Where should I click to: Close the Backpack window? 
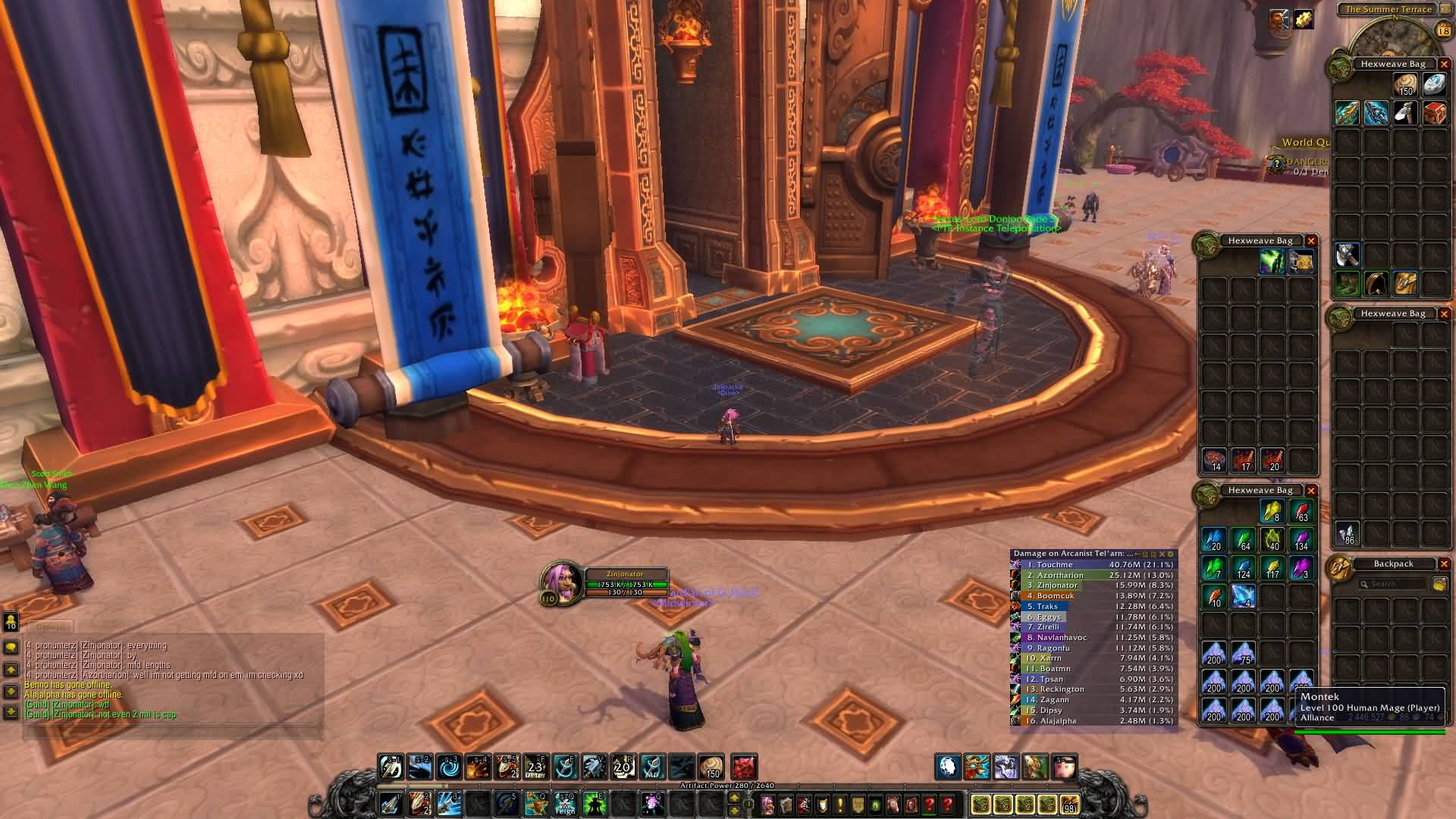(1444, 564)
